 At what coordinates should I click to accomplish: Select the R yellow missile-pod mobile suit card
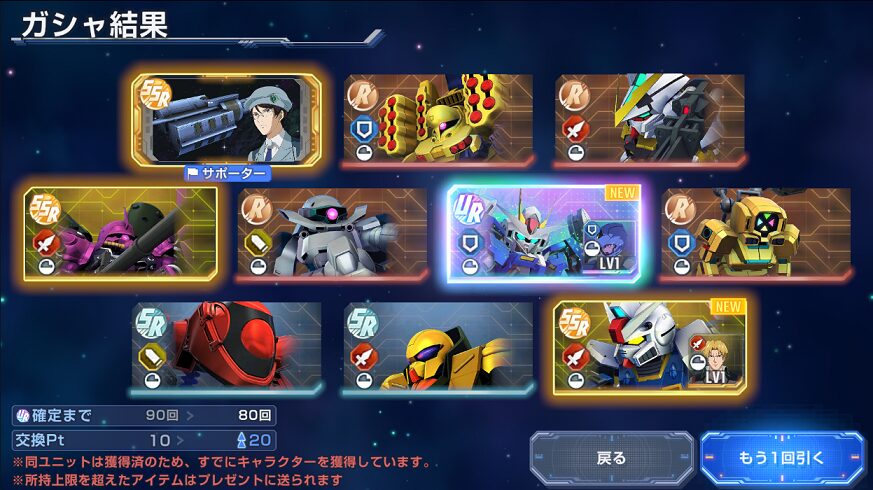438,119
